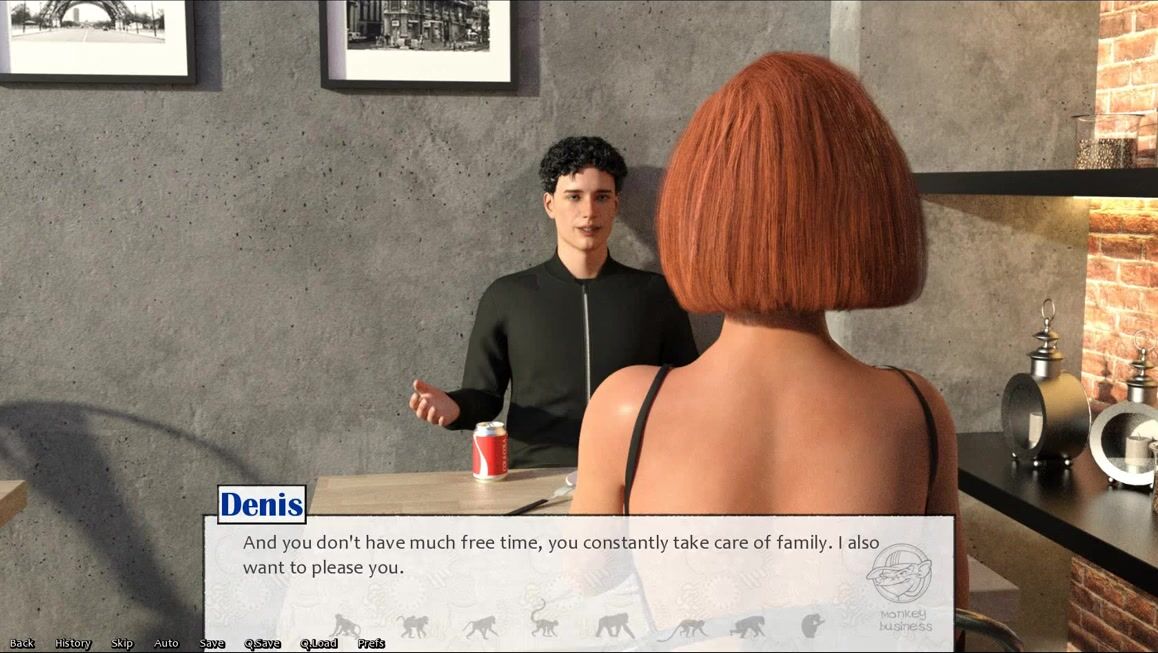Go back to the previous line
The image size is (1158, 653).
coord(22,643)
